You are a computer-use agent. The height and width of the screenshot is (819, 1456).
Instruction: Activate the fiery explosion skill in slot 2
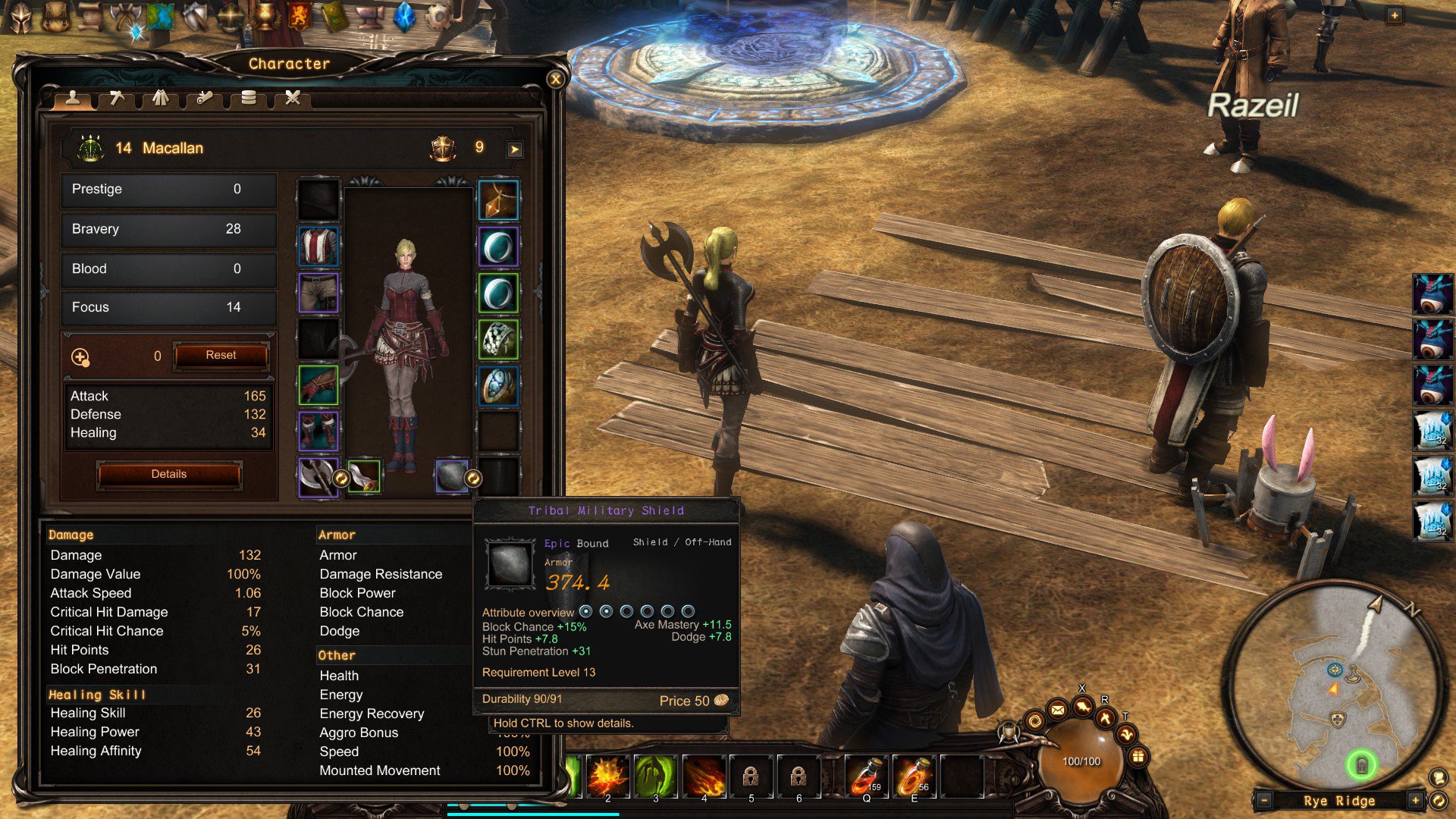(x=607, y=776)
